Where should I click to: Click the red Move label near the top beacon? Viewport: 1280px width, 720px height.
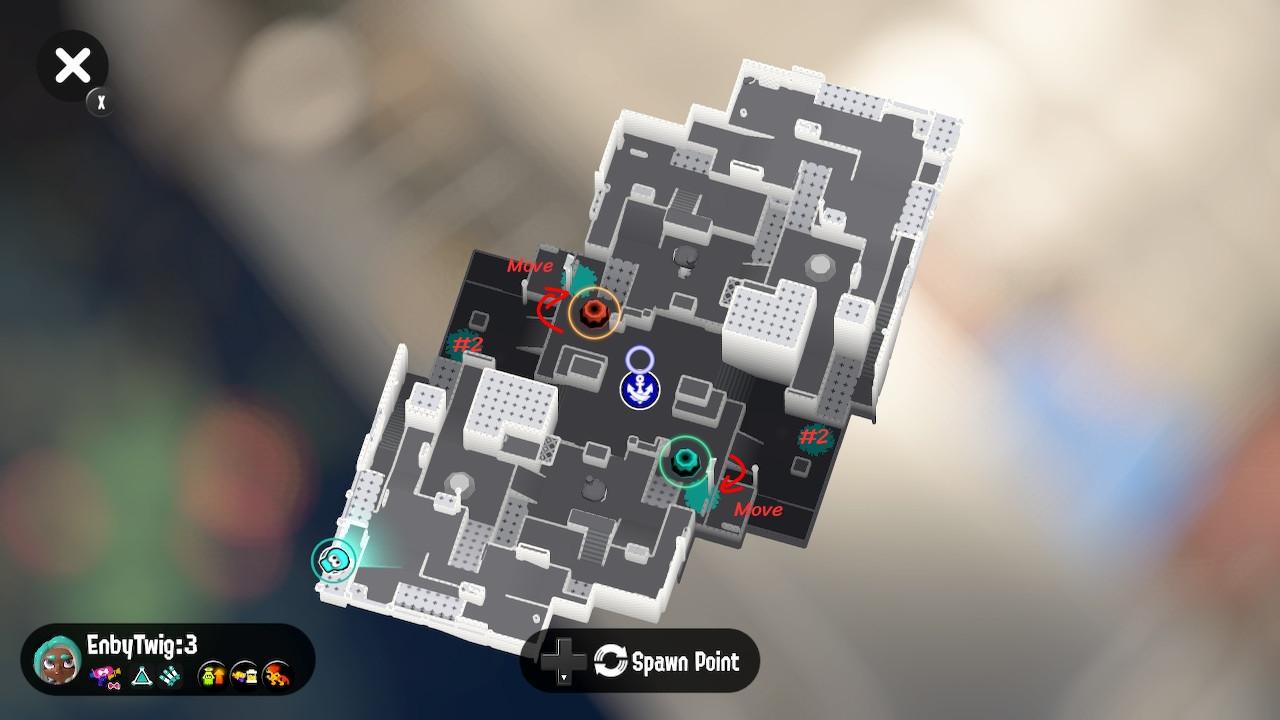(x=529, y=266)
